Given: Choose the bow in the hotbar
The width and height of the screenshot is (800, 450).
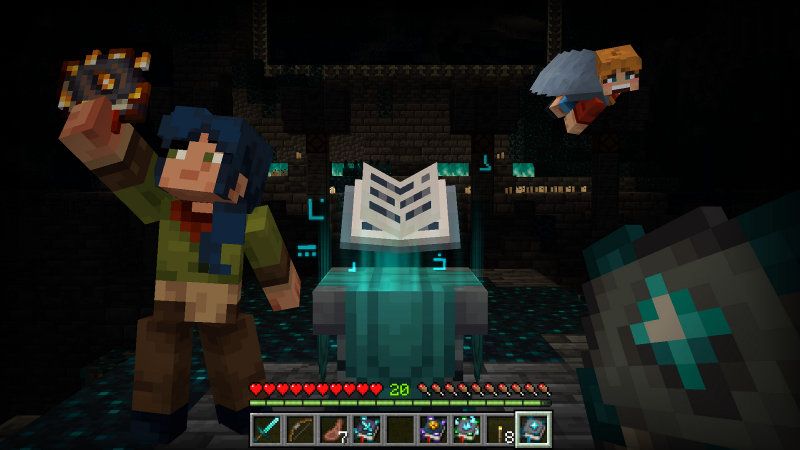Looking at the screenshot, I should [x=300, y=430].
